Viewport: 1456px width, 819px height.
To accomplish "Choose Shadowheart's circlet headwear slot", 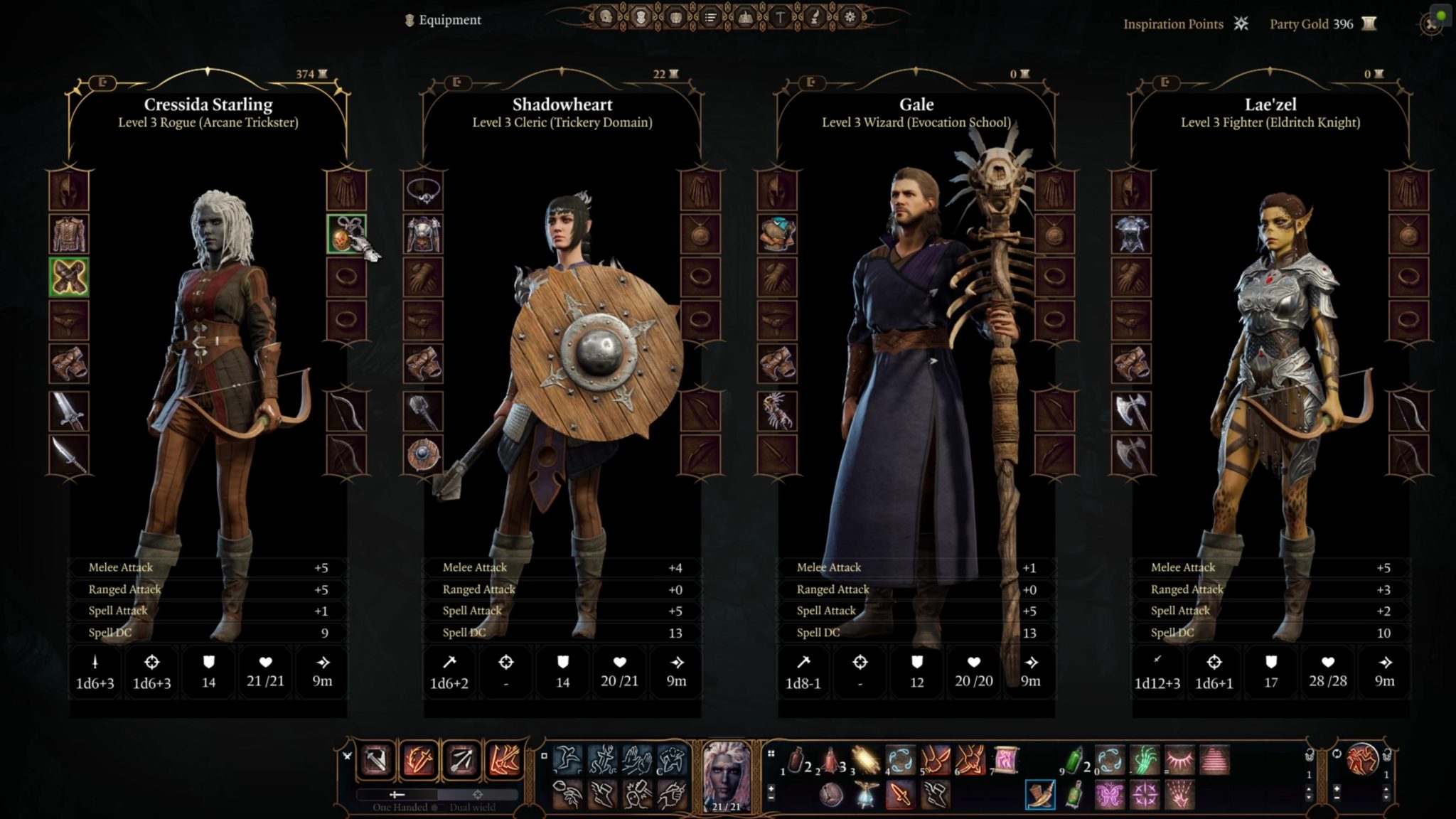I will tap(423, 191).
